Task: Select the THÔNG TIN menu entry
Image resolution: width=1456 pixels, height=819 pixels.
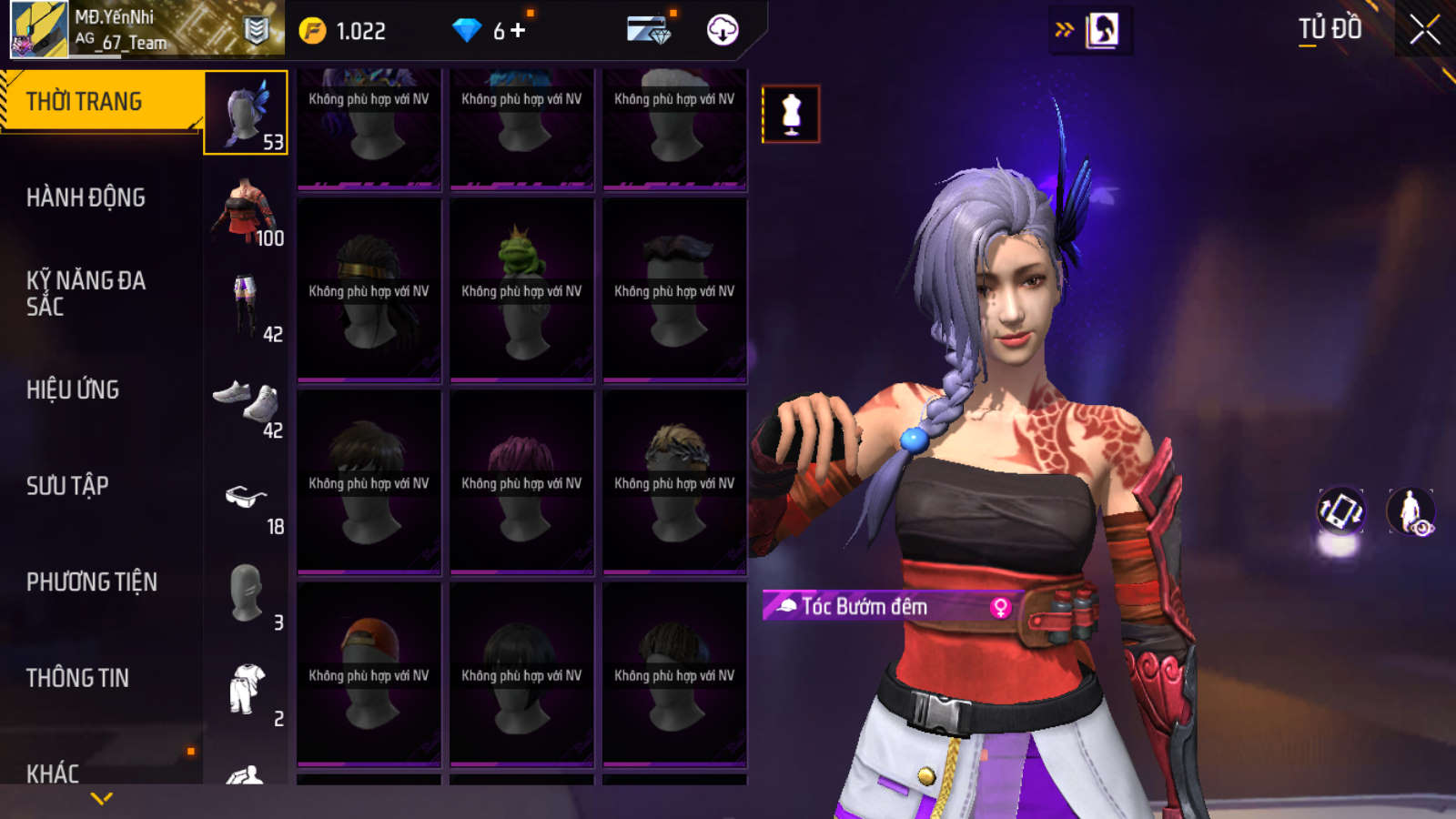Action: [77, 678]
